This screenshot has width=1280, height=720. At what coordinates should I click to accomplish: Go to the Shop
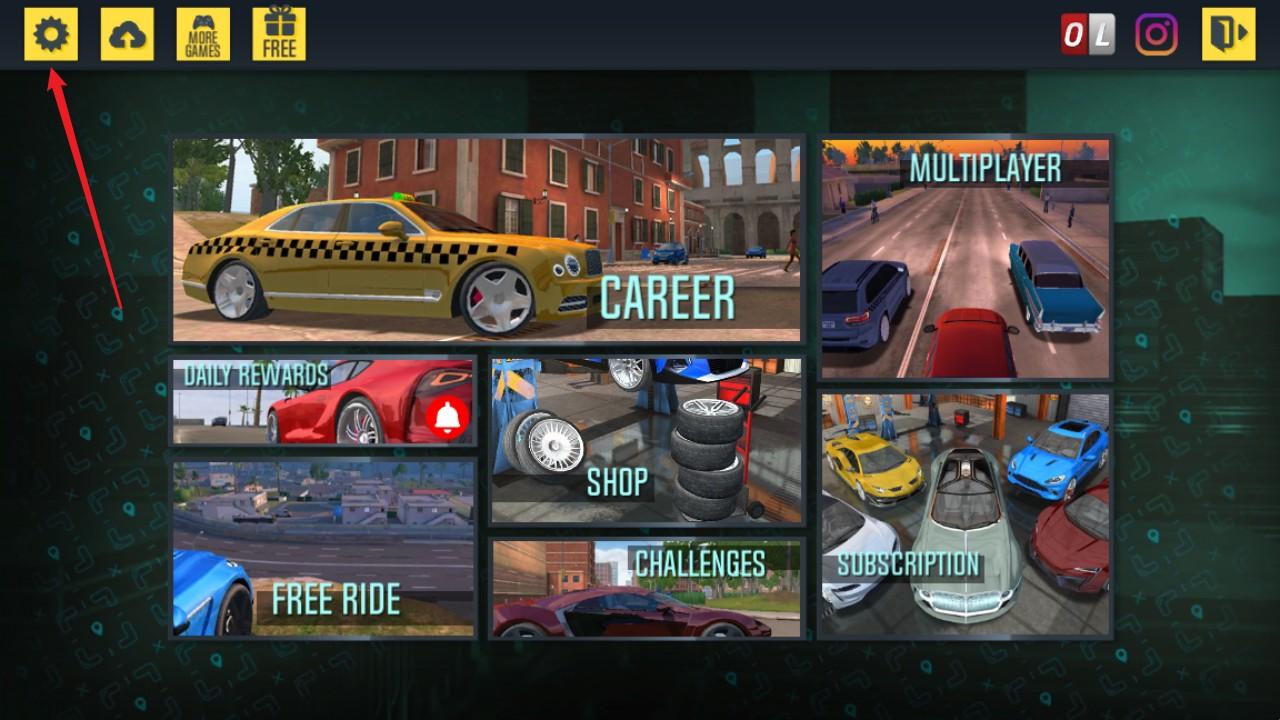(x=646, y=440)
